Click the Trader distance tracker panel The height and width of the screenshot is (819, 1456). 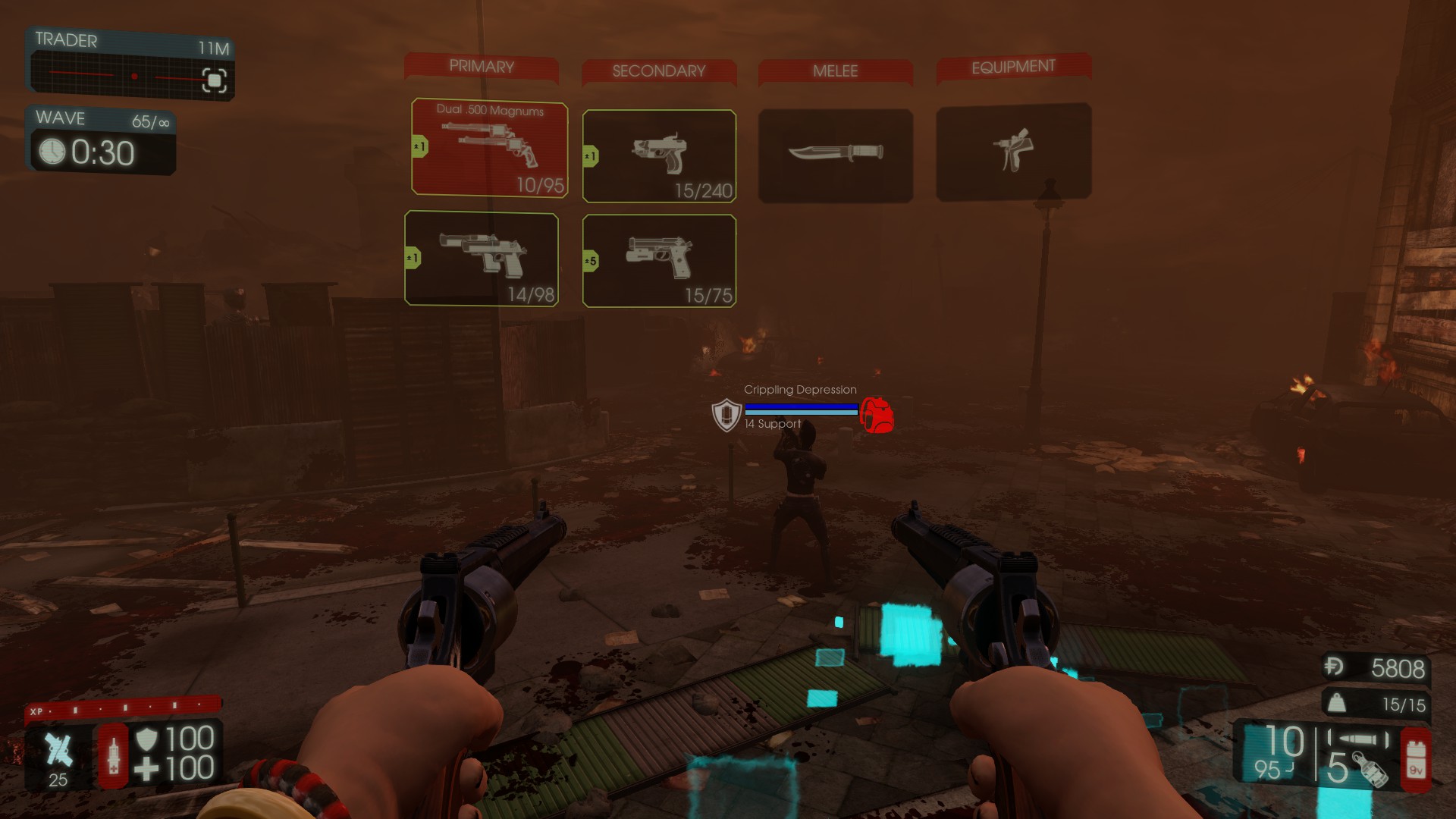click(130, 64)
